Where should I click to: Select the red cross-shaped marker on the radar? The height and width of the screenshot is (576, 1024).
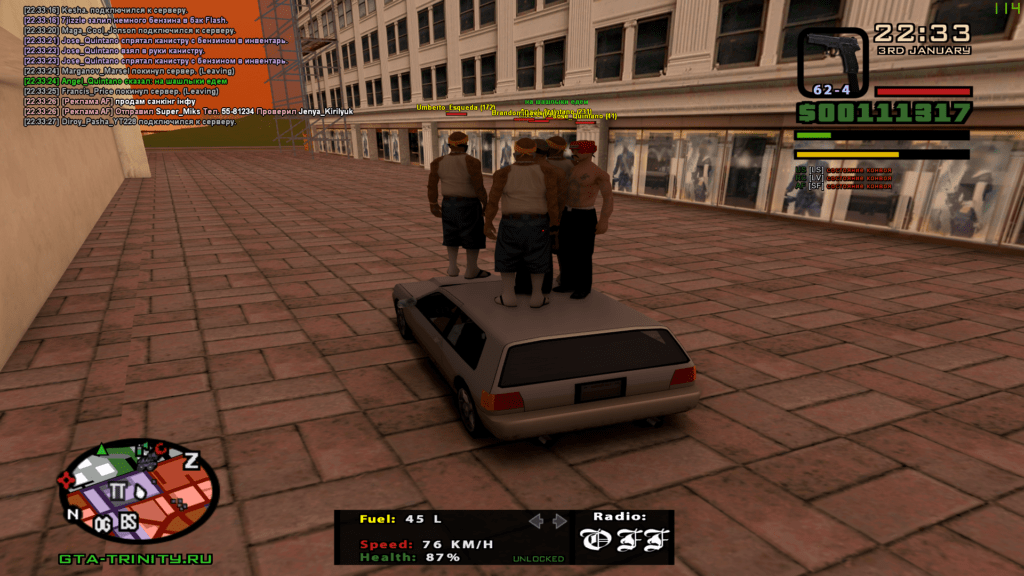[68, 481]
